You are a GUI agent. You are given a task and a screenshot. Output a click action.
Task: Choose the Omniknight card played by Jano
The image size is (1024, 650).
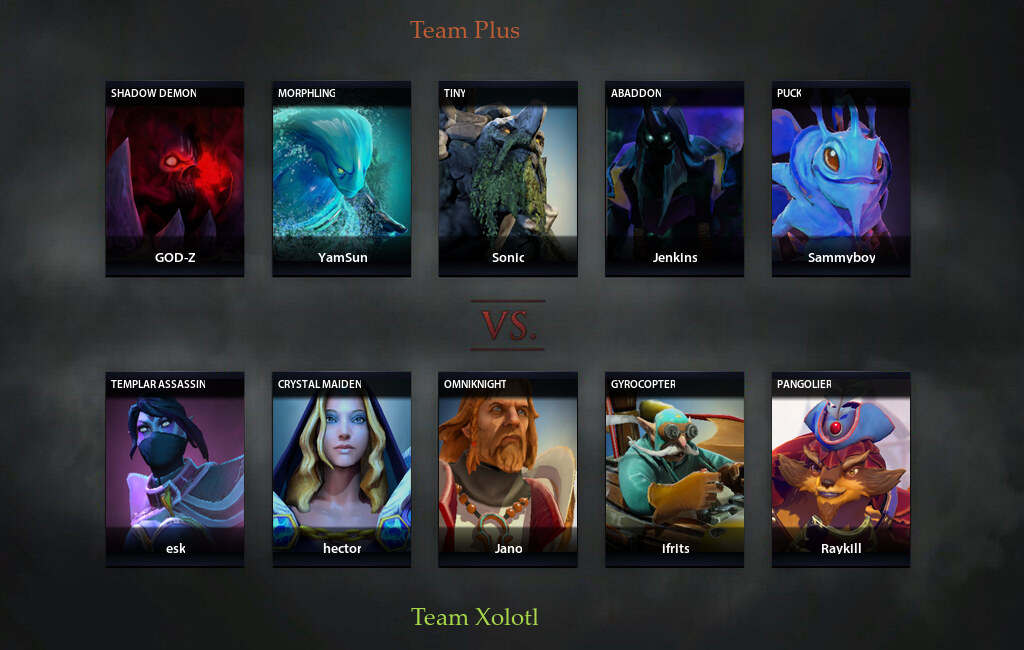pyautogui.click(x=508, y=470)
